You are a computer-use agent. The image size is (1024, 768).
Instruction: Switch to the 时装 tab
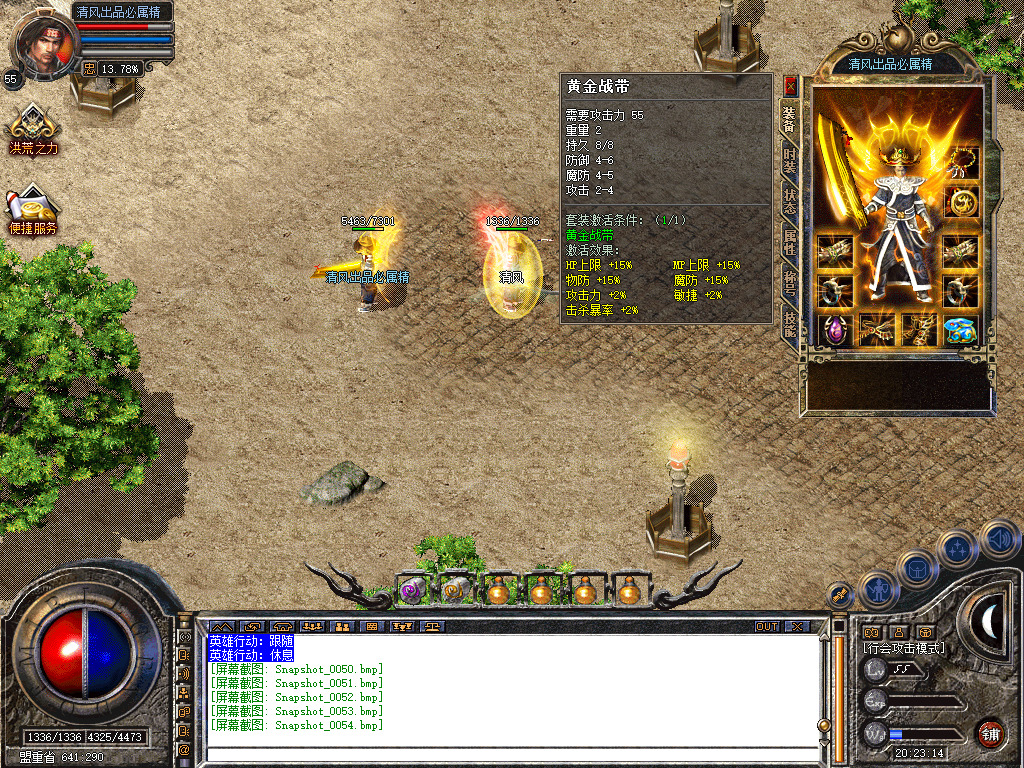[790, 160]
